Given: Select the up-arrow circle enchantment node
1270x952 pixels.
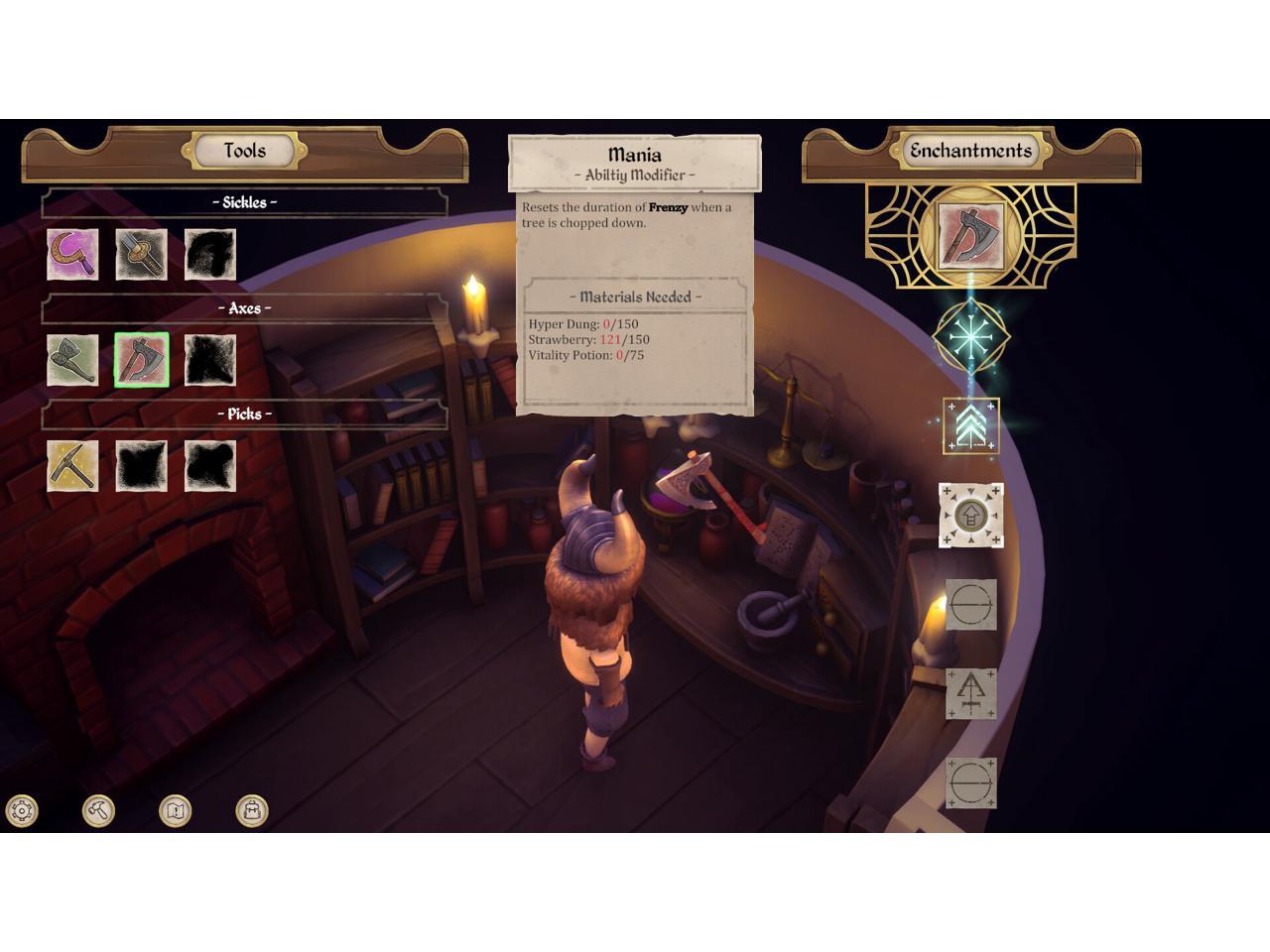Looking at the screenshot, I should click(x=970, y=516).
